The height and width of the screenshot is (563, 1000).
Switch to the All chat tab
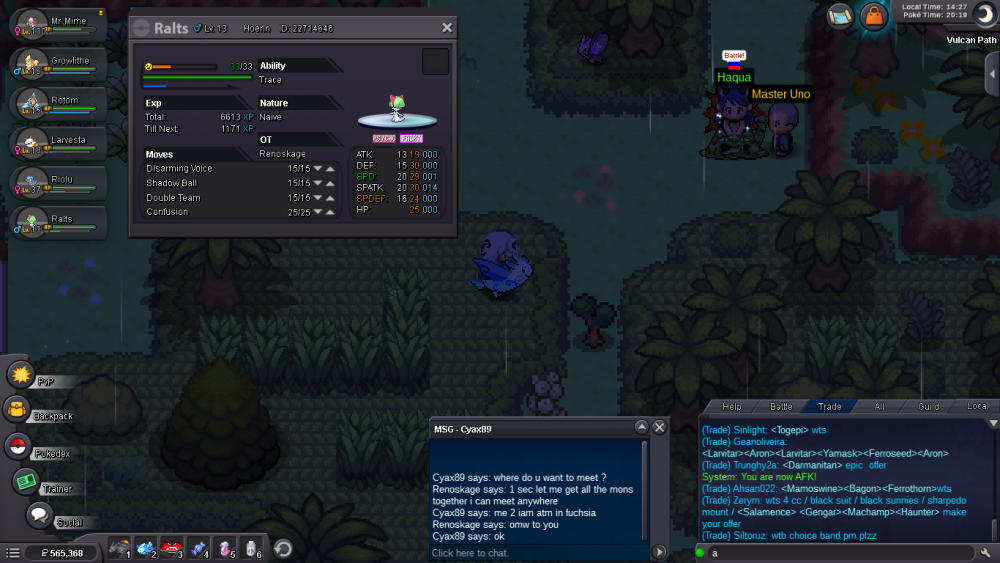(x=879, y=406)
